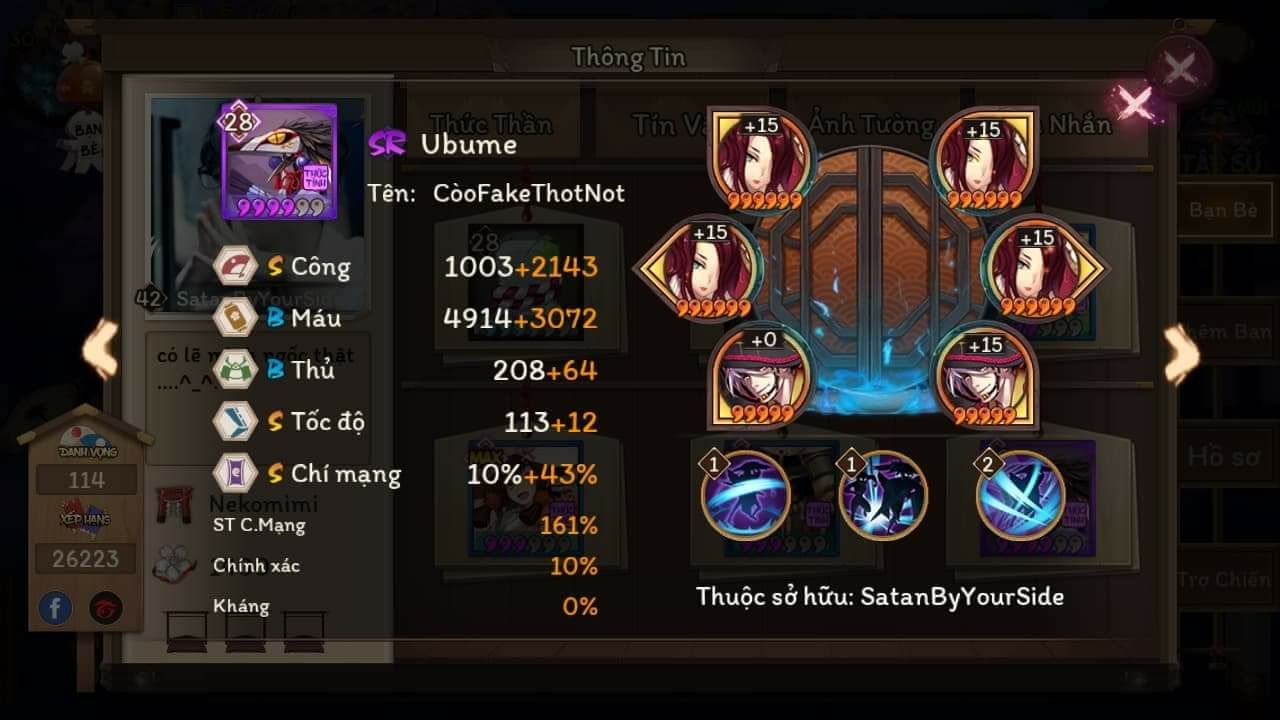Show the previous shikigami with the left arrow
This screenshot has height=720, width=1280.
point(100,350)
